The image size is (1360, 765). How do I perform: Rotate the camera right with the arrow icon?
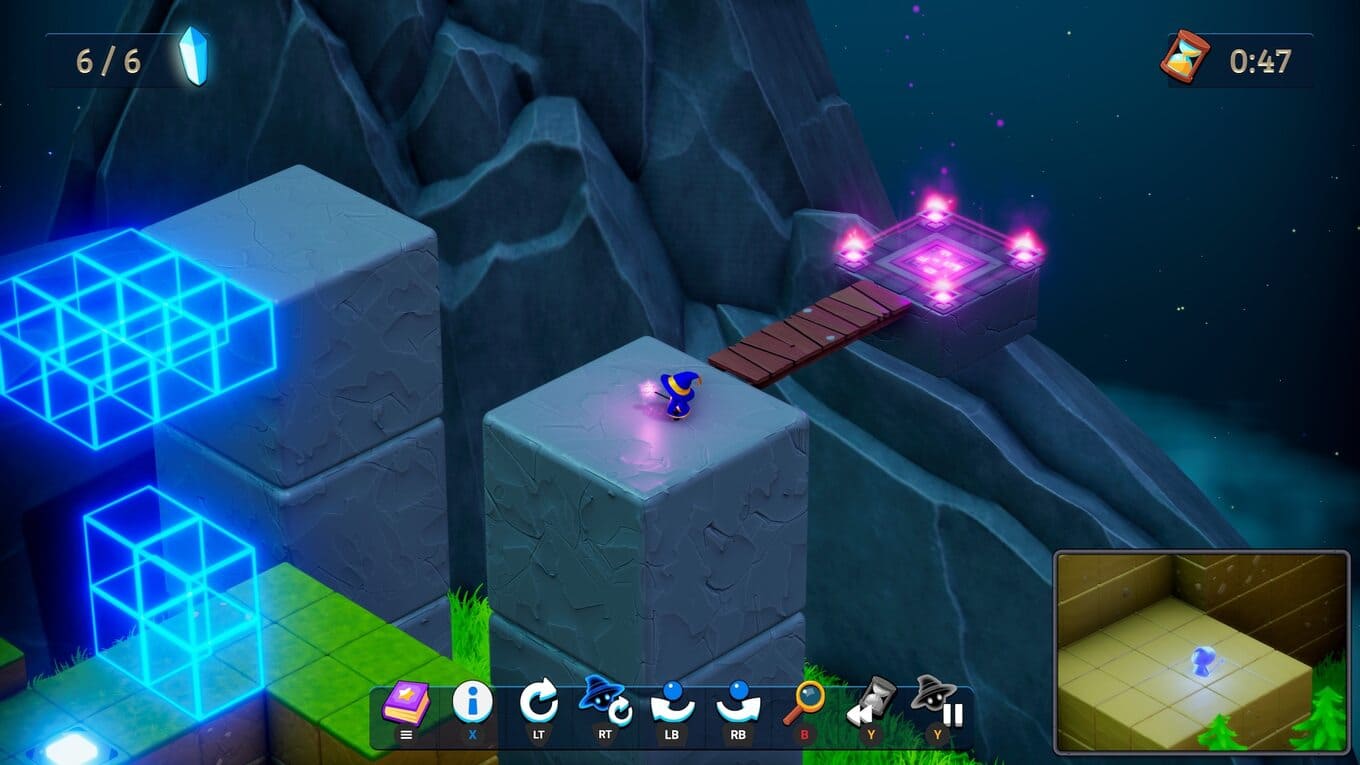tap(738, 703)
